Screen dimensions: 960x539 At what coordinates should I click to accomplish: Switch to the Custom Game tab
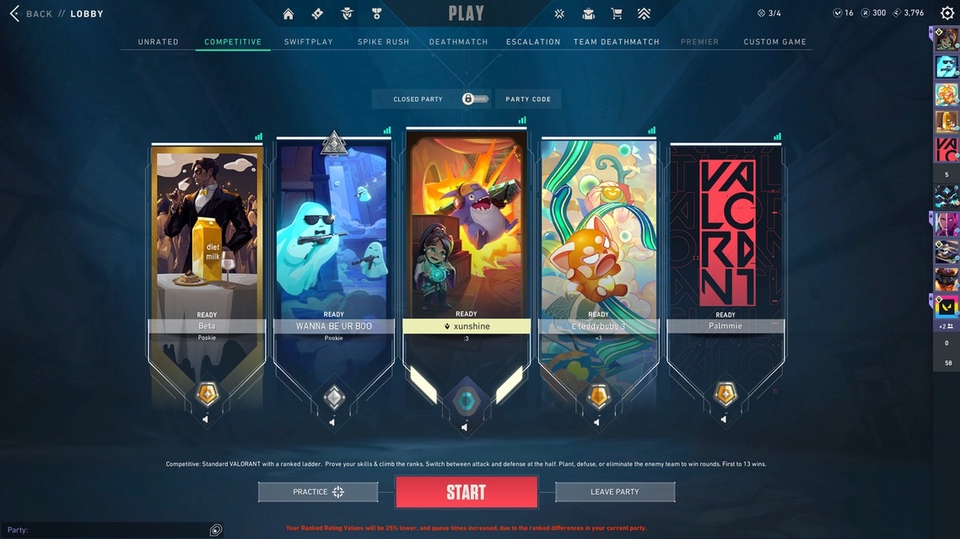775,42
